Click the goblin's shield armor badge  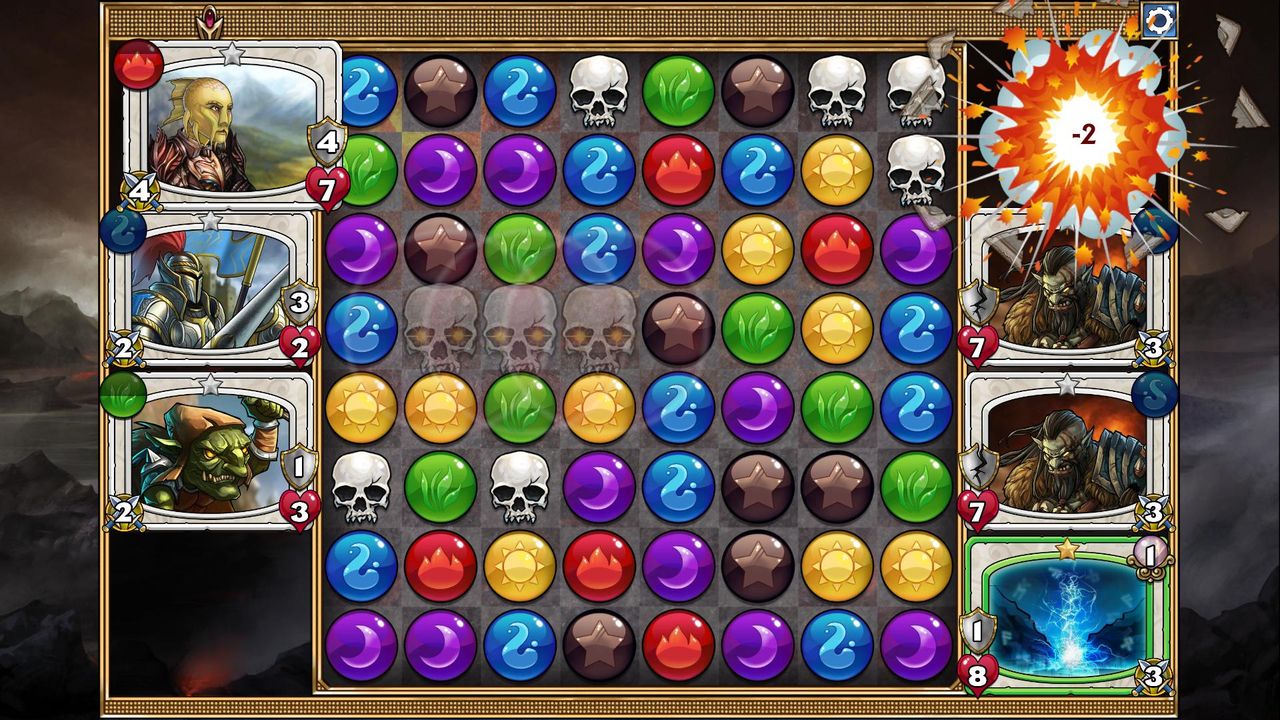point(300,462)
